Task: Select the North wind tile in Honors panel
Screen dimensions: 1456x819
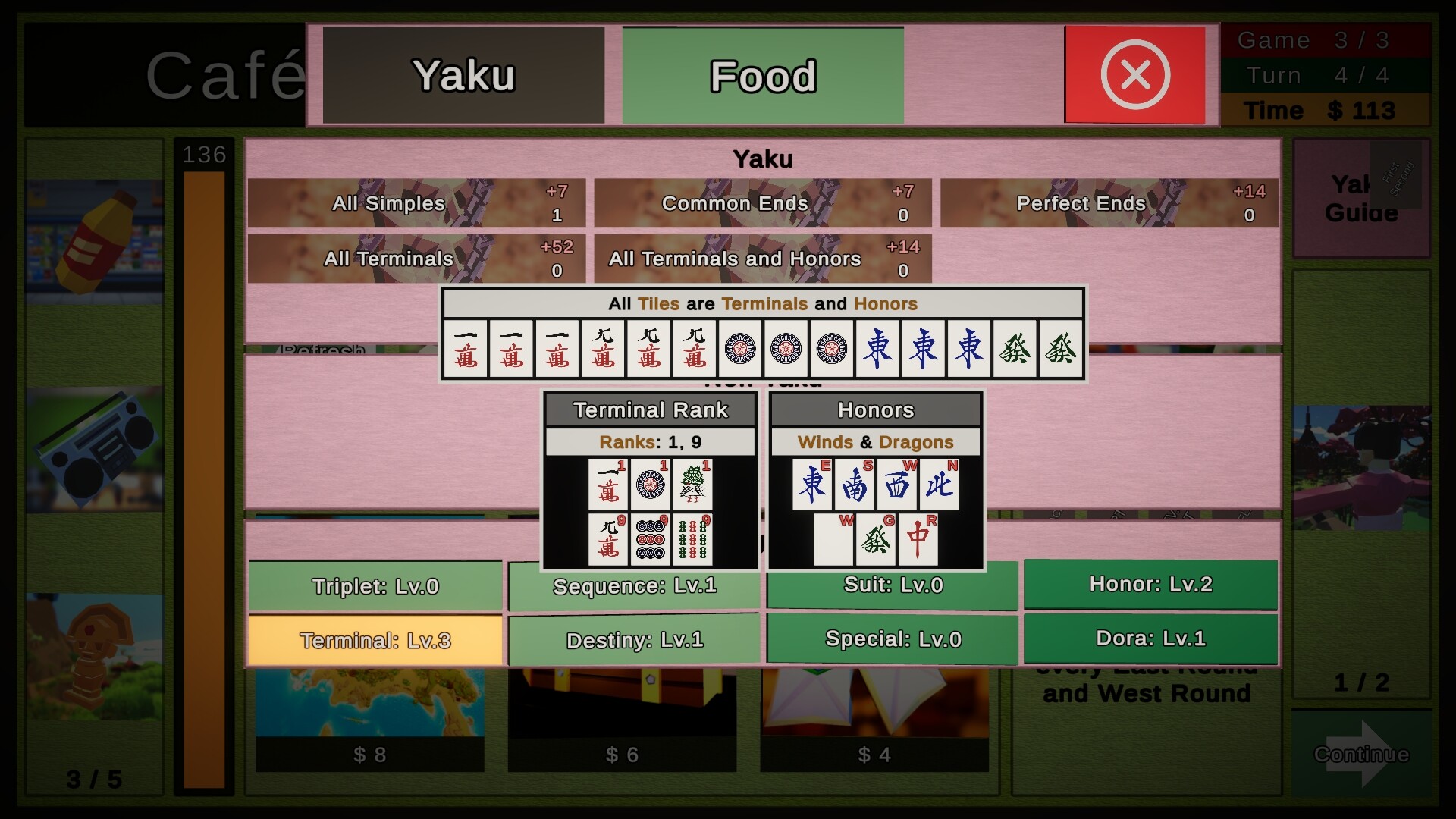Action: tap(939, 485)
